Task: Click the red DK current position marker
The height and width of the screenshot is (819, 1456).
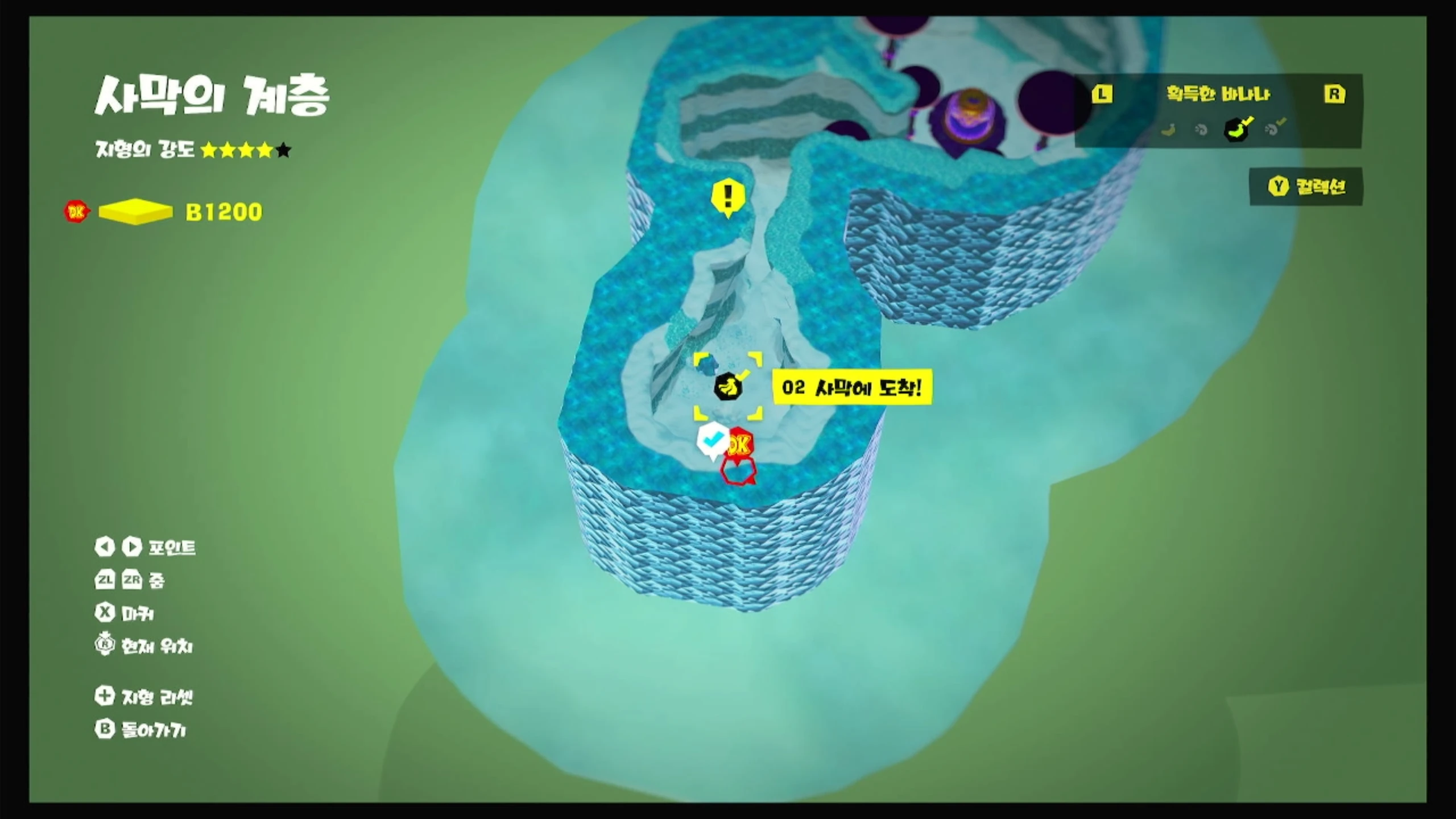Action: [739, 444]
